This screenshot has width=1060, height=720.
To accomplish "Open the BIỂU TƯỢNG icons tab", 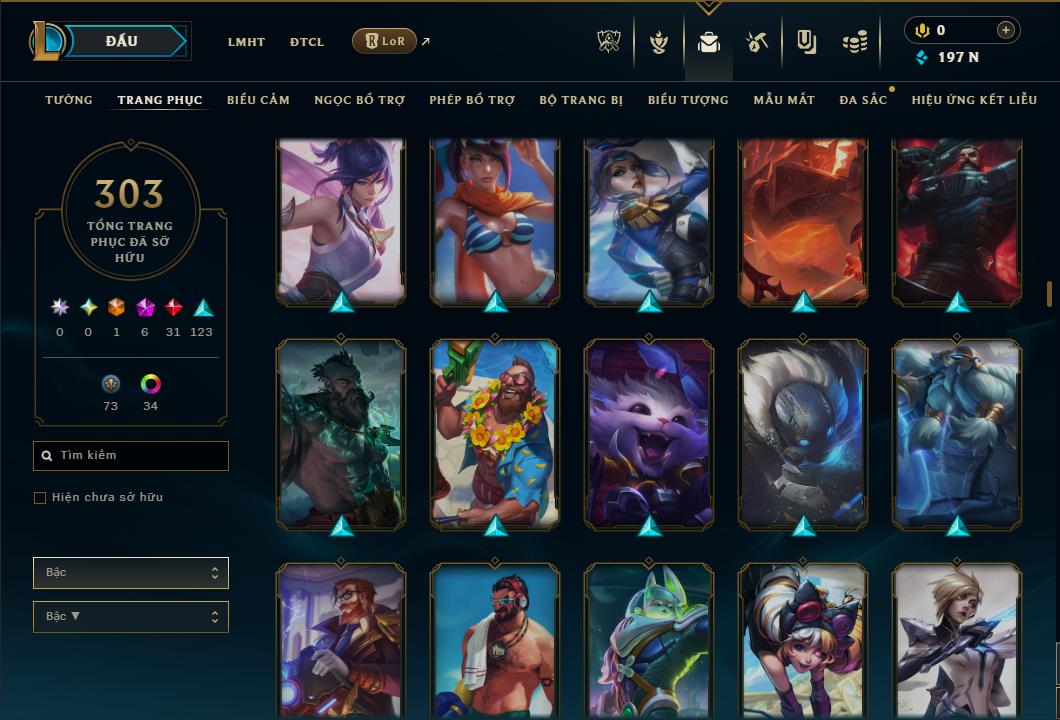I will pyautogui.click(x=688, y=100).
